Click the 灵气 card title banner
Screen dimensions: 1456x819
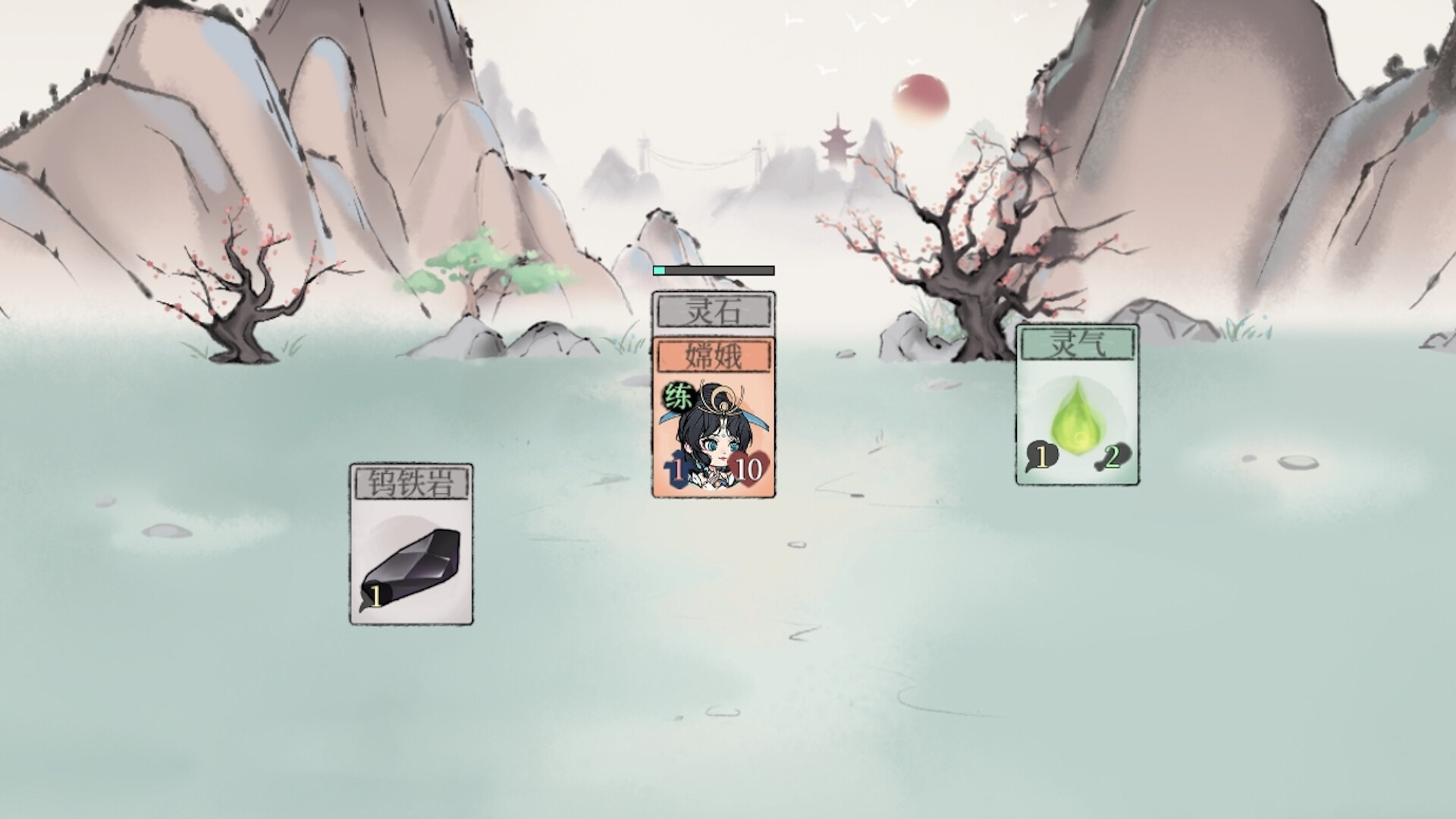tap(1076, 345)
